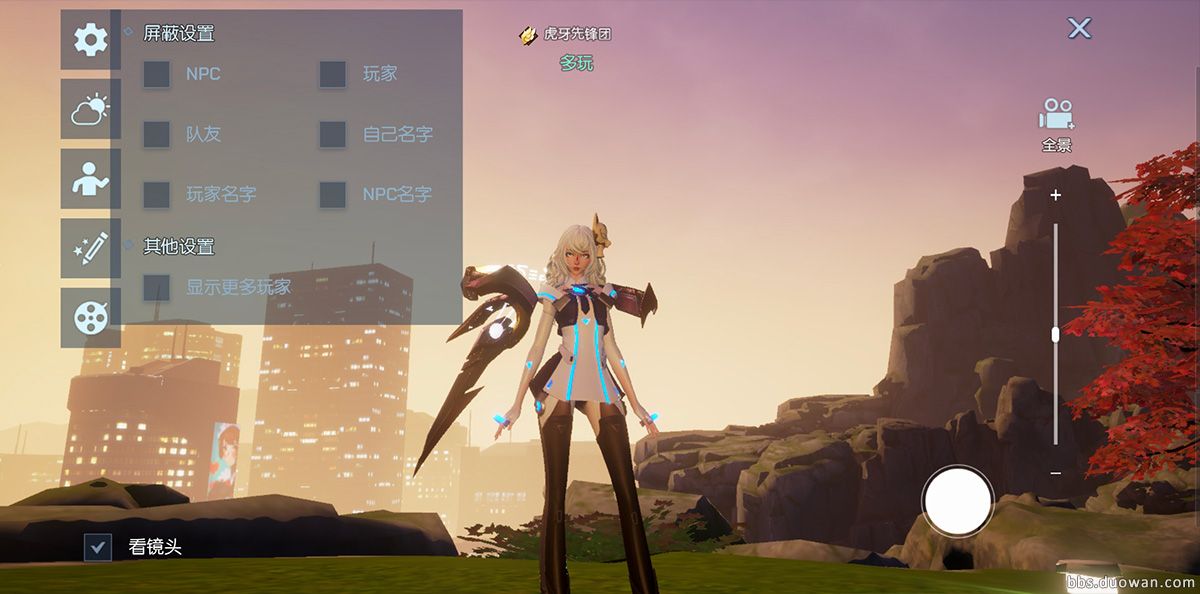Tick the 玩家 hide checkbox
Viewport: 1200px width, 594px height.
coord(332,74)
